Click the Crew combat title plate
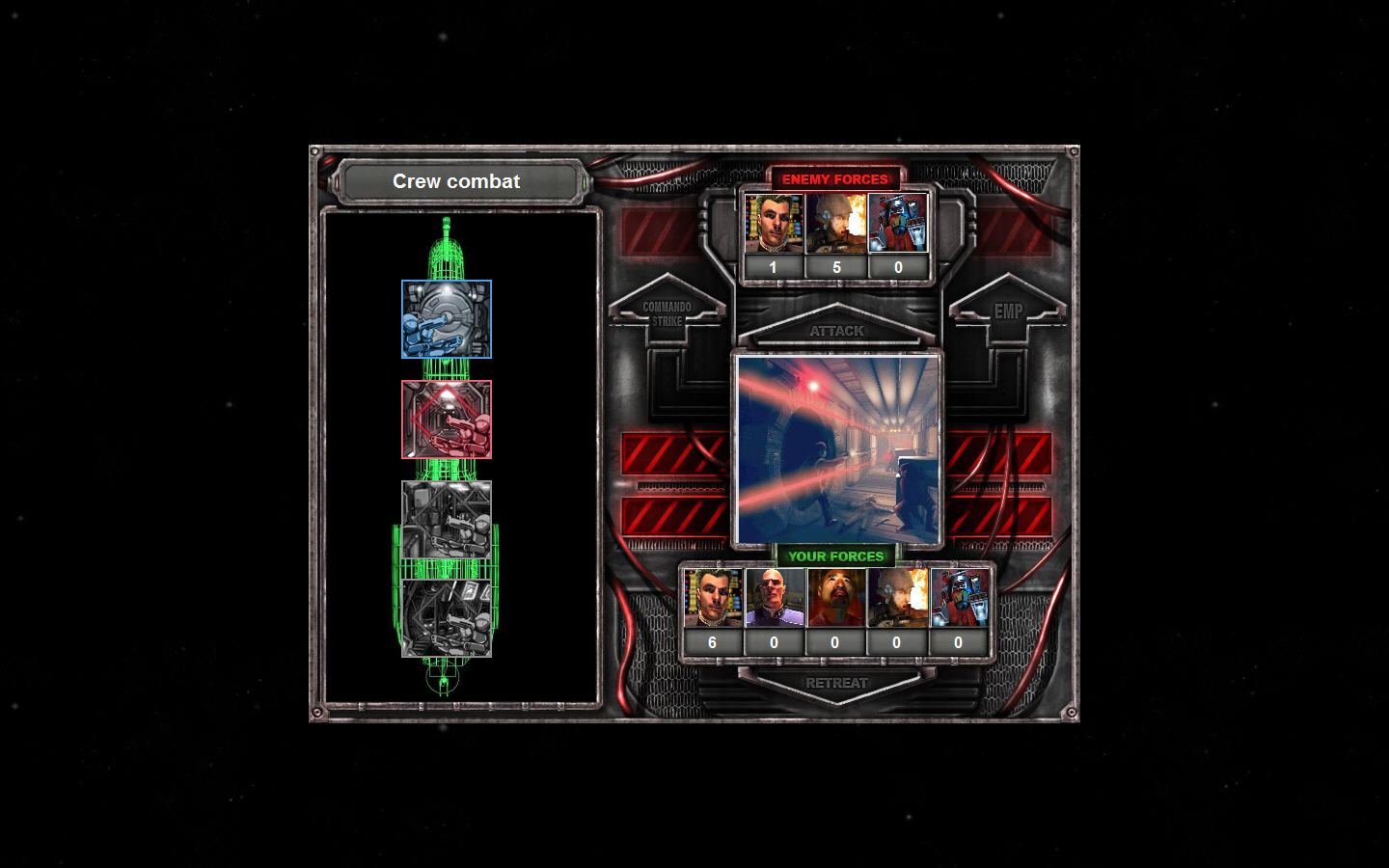The width and height of the screenshot is (1389, 868). click(x=456, y=181)
